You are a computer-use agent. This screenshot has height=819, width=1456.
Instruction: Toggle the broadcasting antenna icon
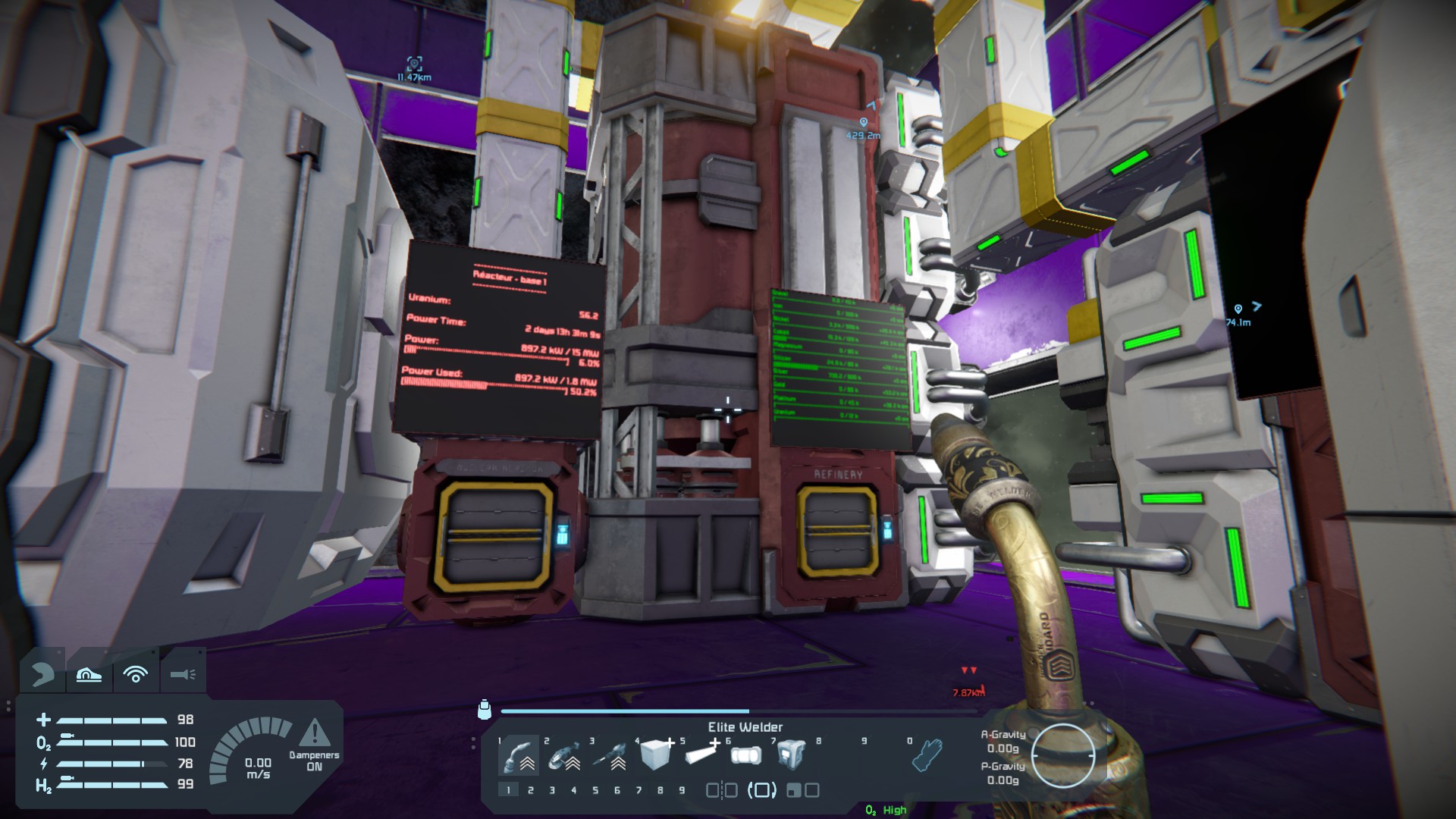[136, 674]
